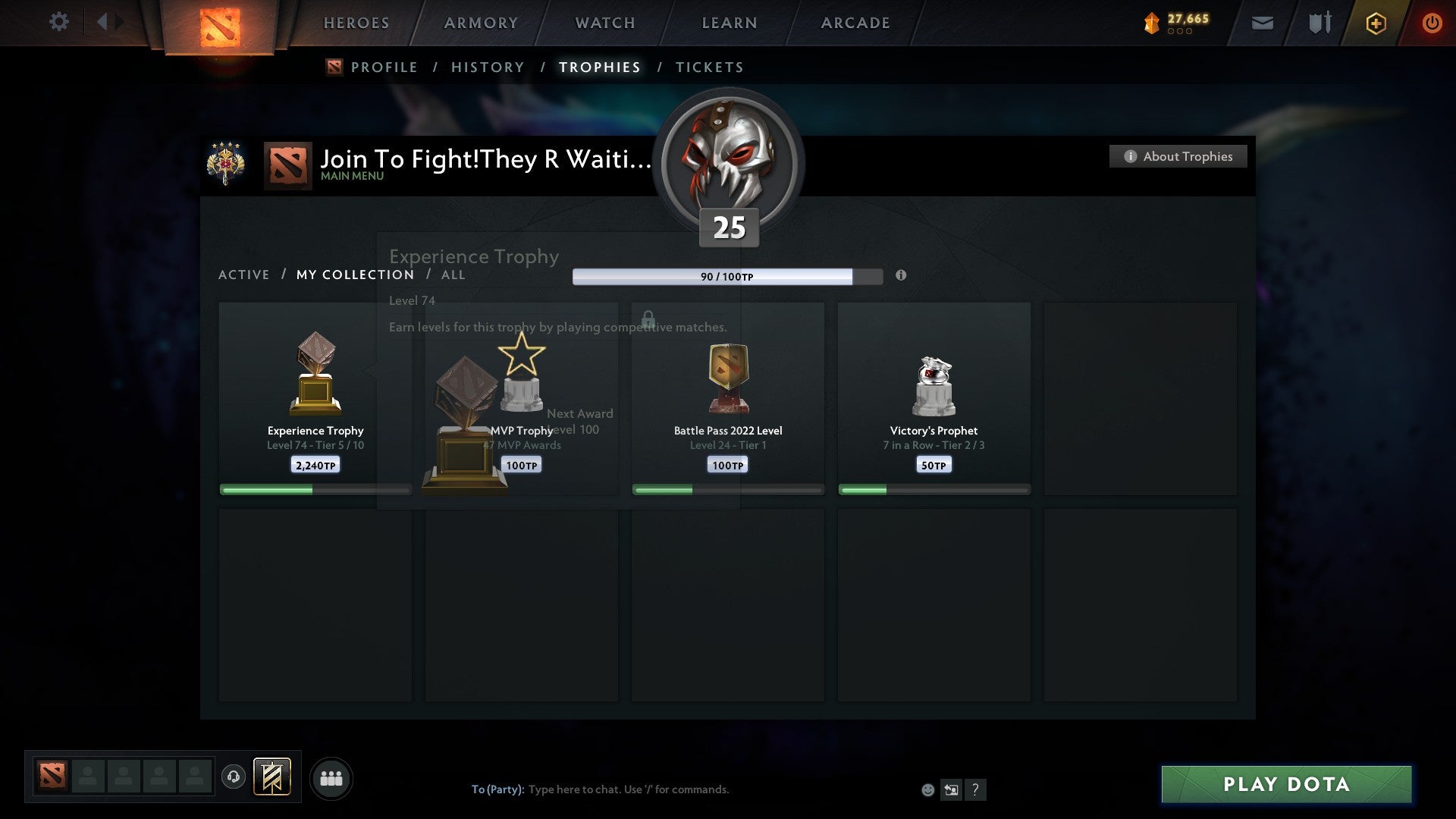Screen dimensions: 1456x819
Task: Open the mail notifications icon
Action: 1263,23
